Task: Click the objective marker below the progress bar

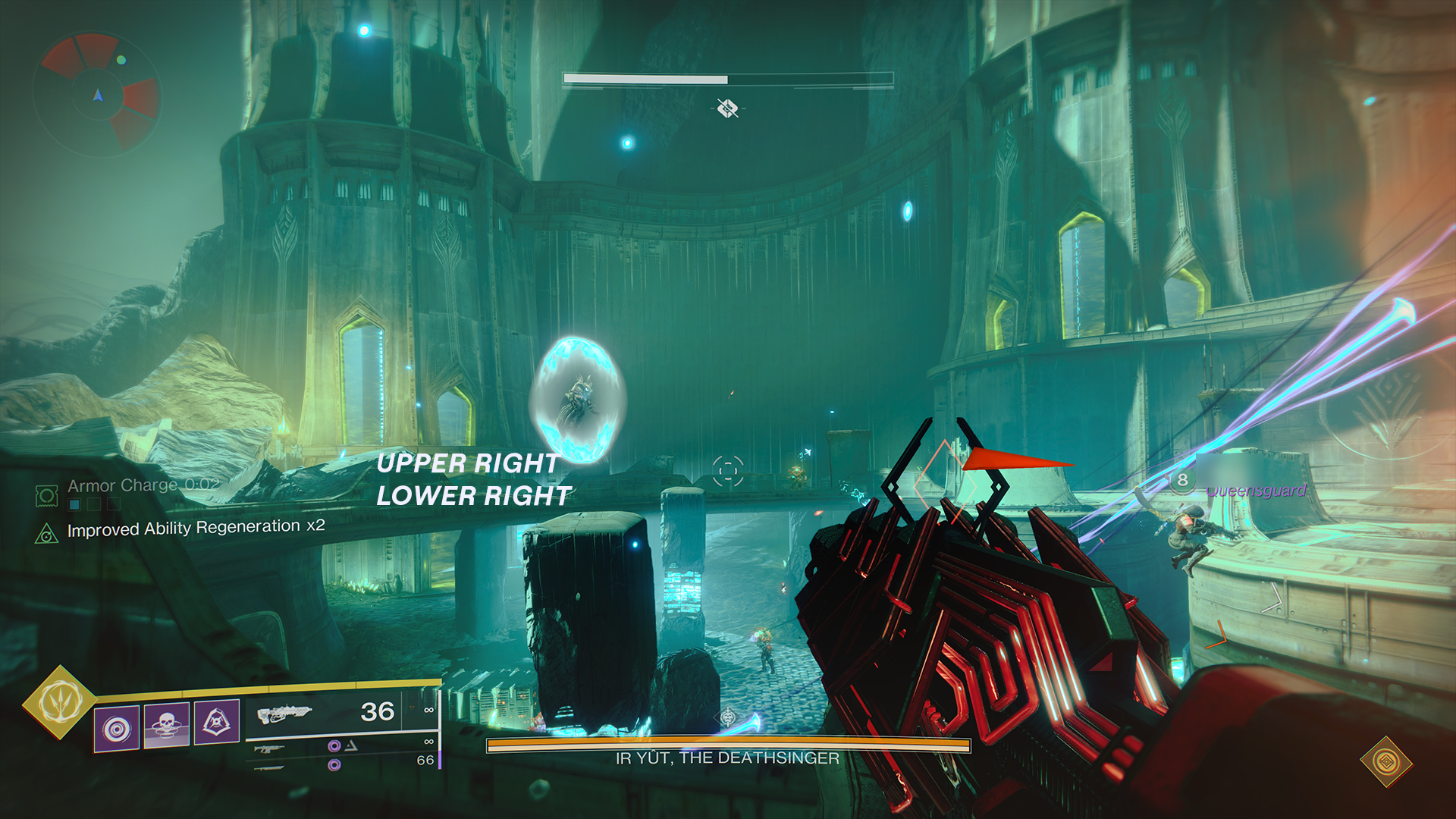Action: point(728,108)
